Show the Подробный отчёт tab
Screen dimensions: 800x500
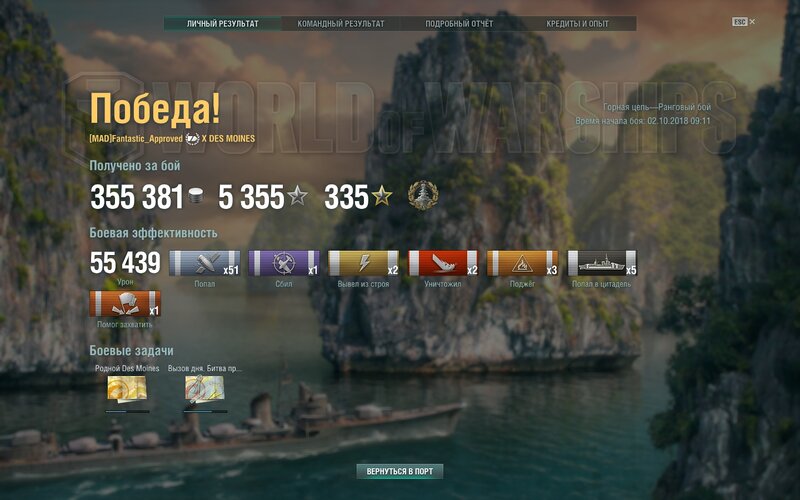(x=460, y=24)
